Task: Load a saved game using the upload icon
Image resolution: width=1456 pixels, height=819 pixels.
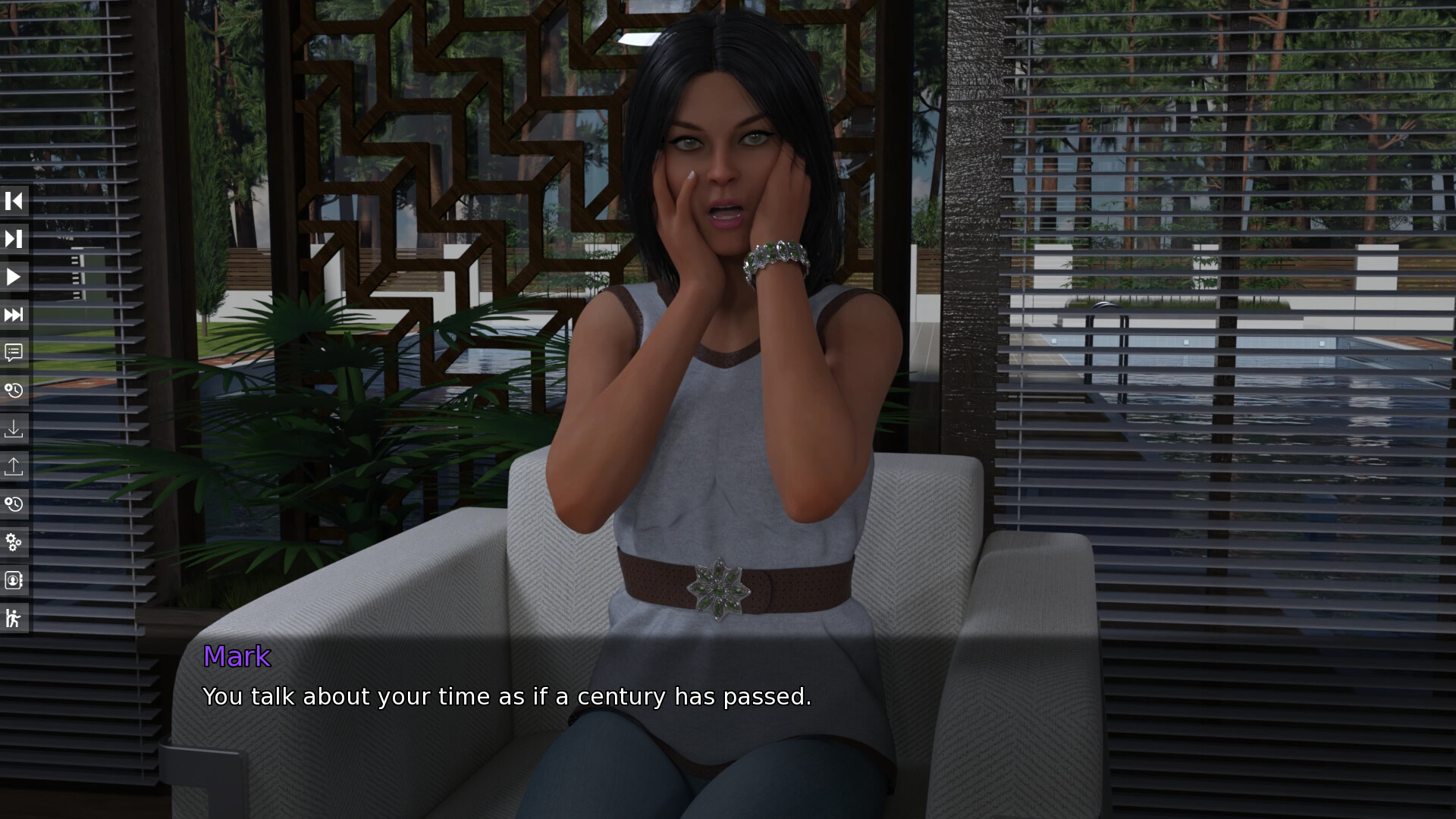Action: click(14, 466)
